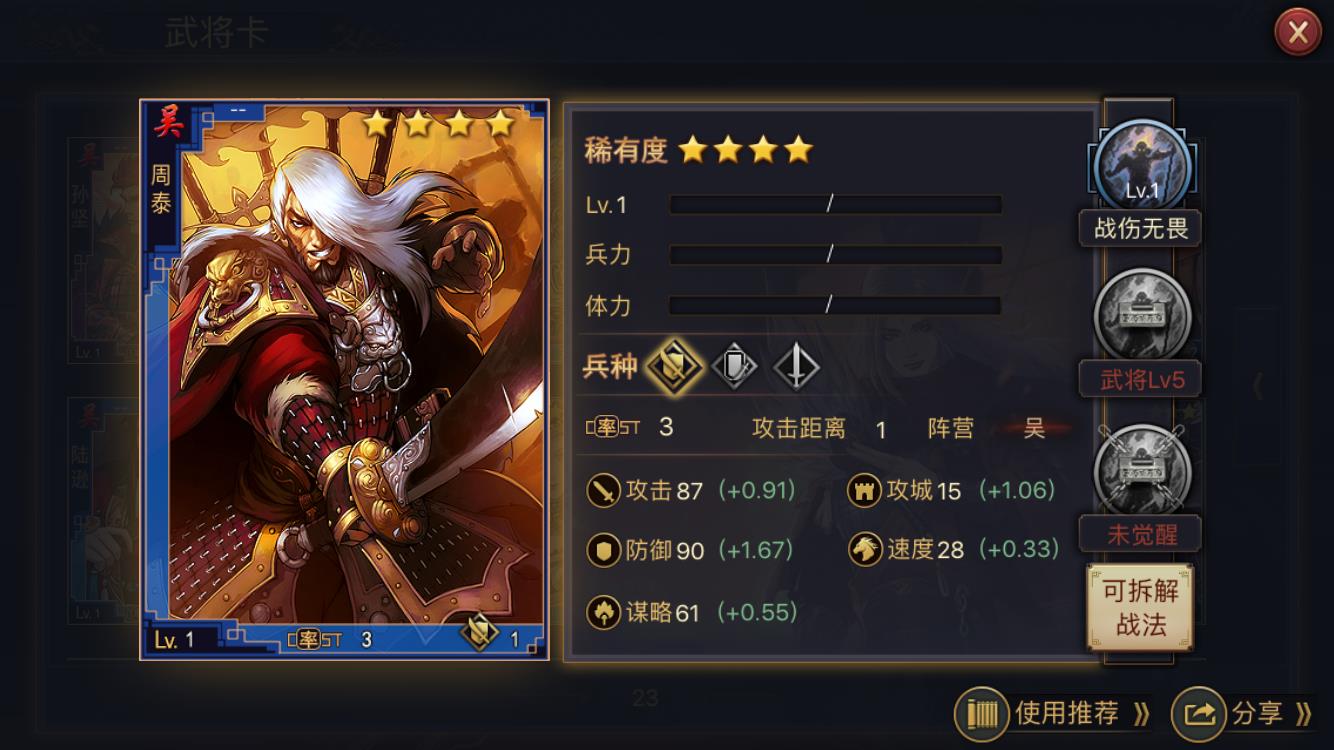1334x750 pixels.
Task: Choose the spear troop type icon
Action: click(796, 366)
